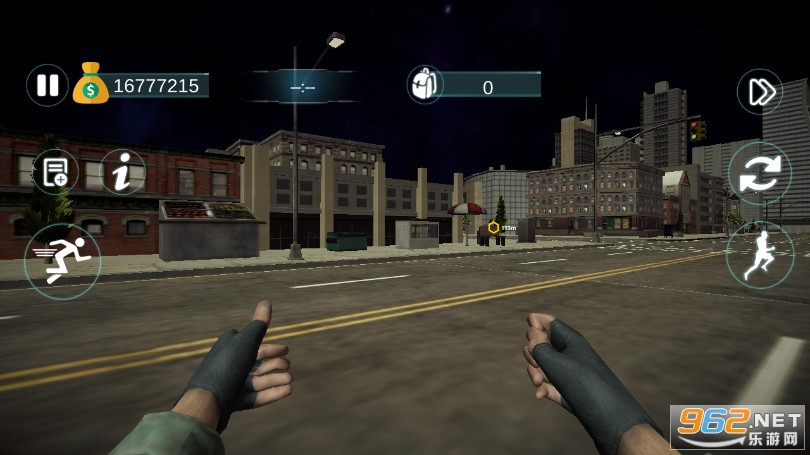Tap the running man action button
The width and height of the screenshot is (810, 455).
(x=759, y=255)
